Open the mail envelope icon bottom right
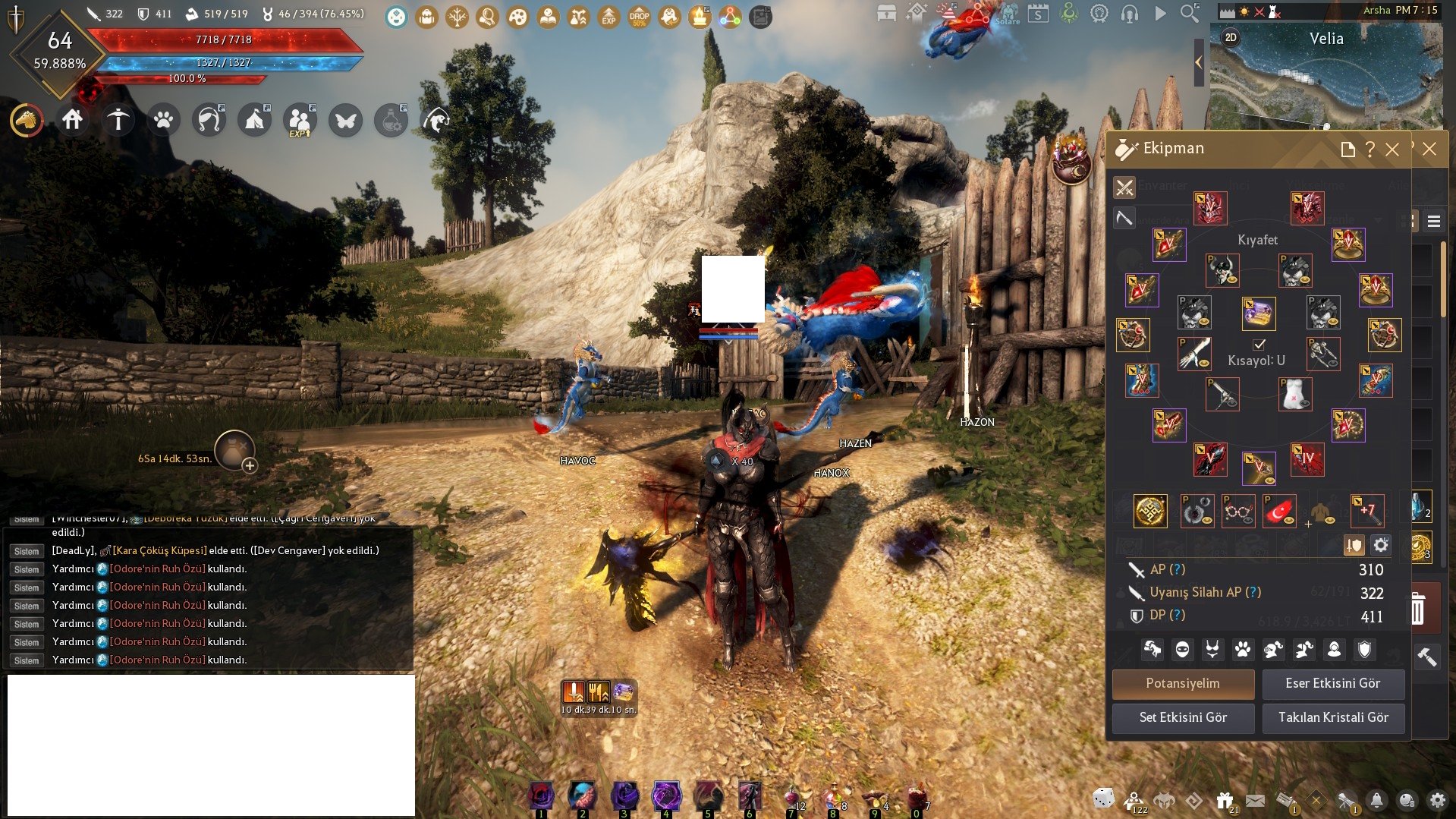 tap(1256, 799)
